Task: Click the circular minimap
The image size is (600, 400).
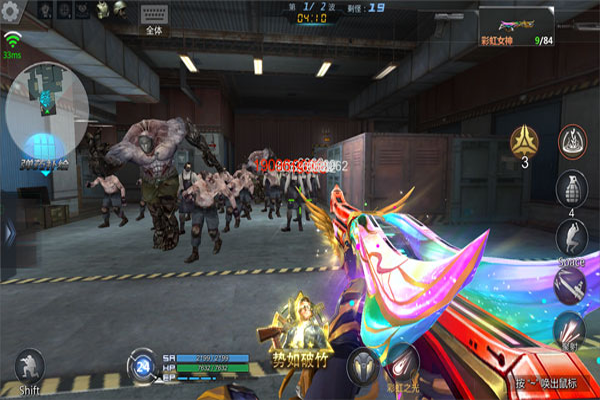Action: (47, 107)
